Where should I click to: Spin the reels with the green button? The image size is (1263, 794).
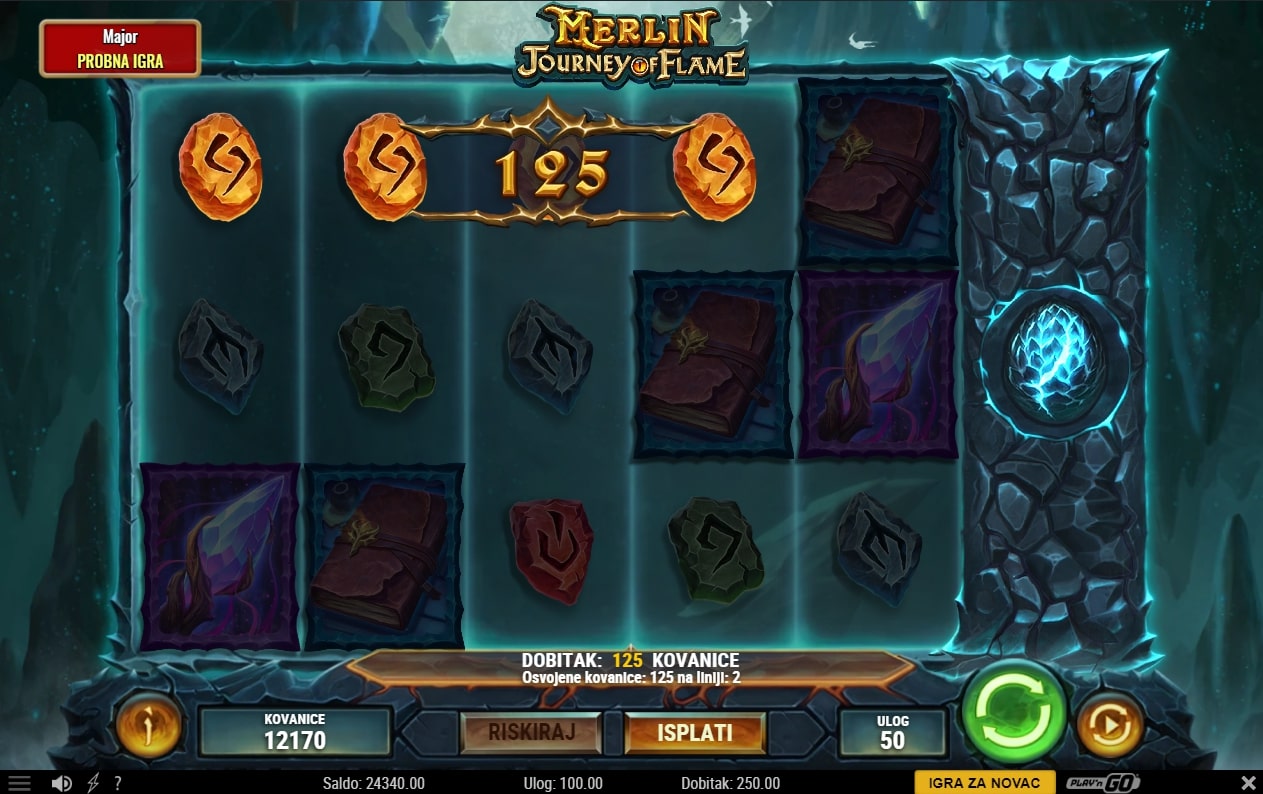(1013, 712)
